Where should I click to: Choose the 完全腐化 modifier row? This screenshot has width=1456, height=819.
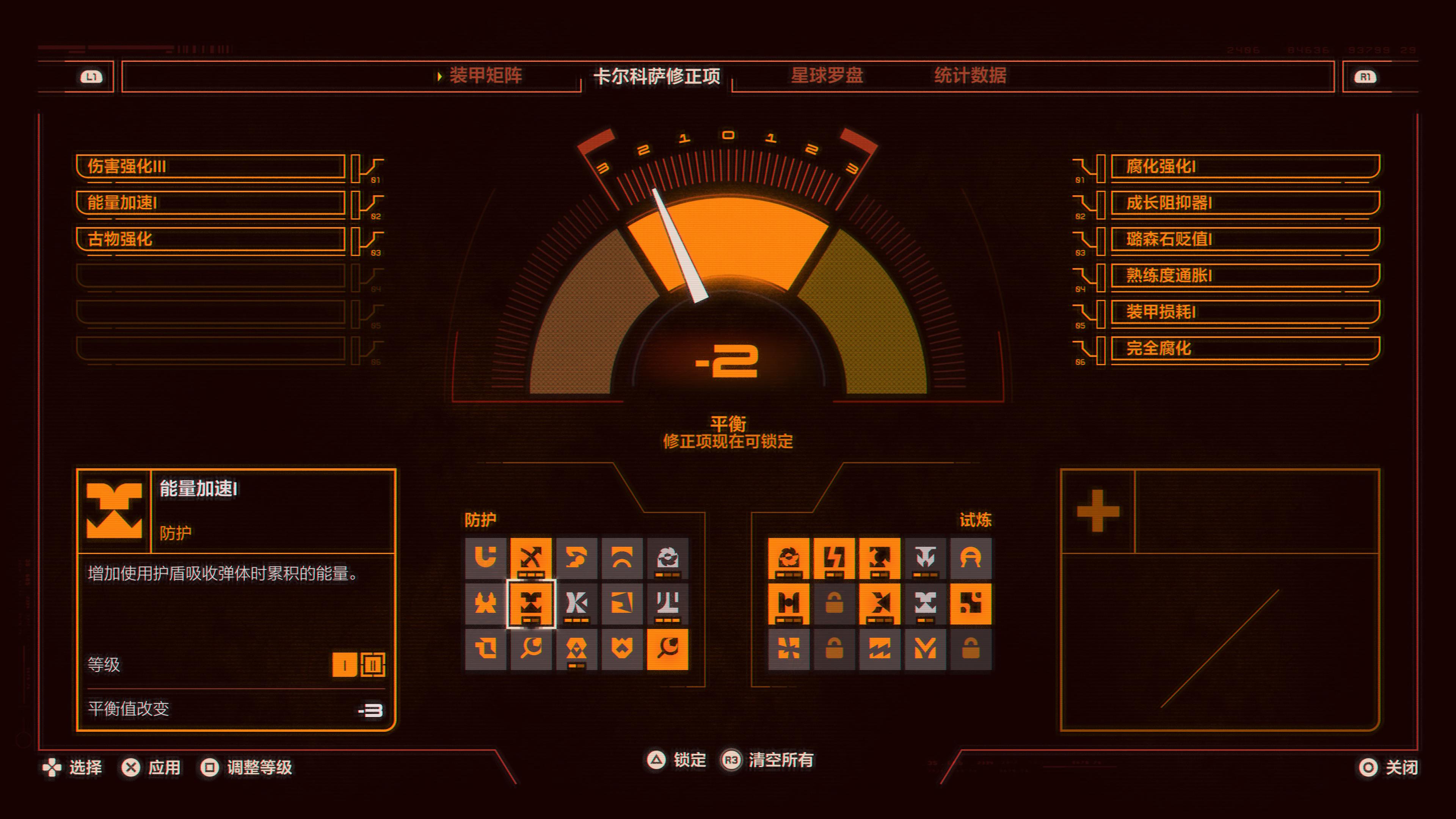tap(1244, 348)
